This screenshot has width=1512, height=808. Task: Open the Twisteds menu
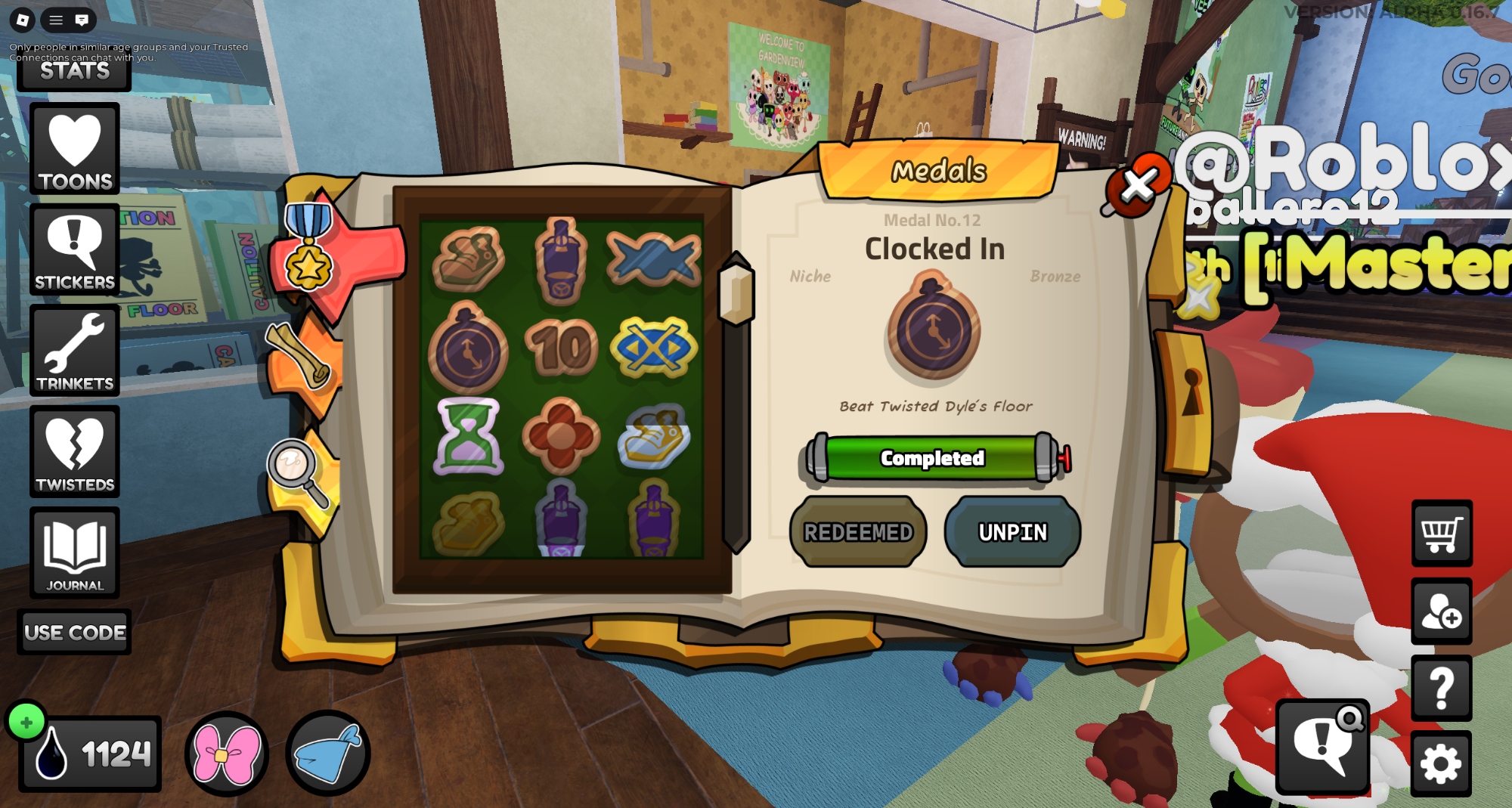pos(75,452)
